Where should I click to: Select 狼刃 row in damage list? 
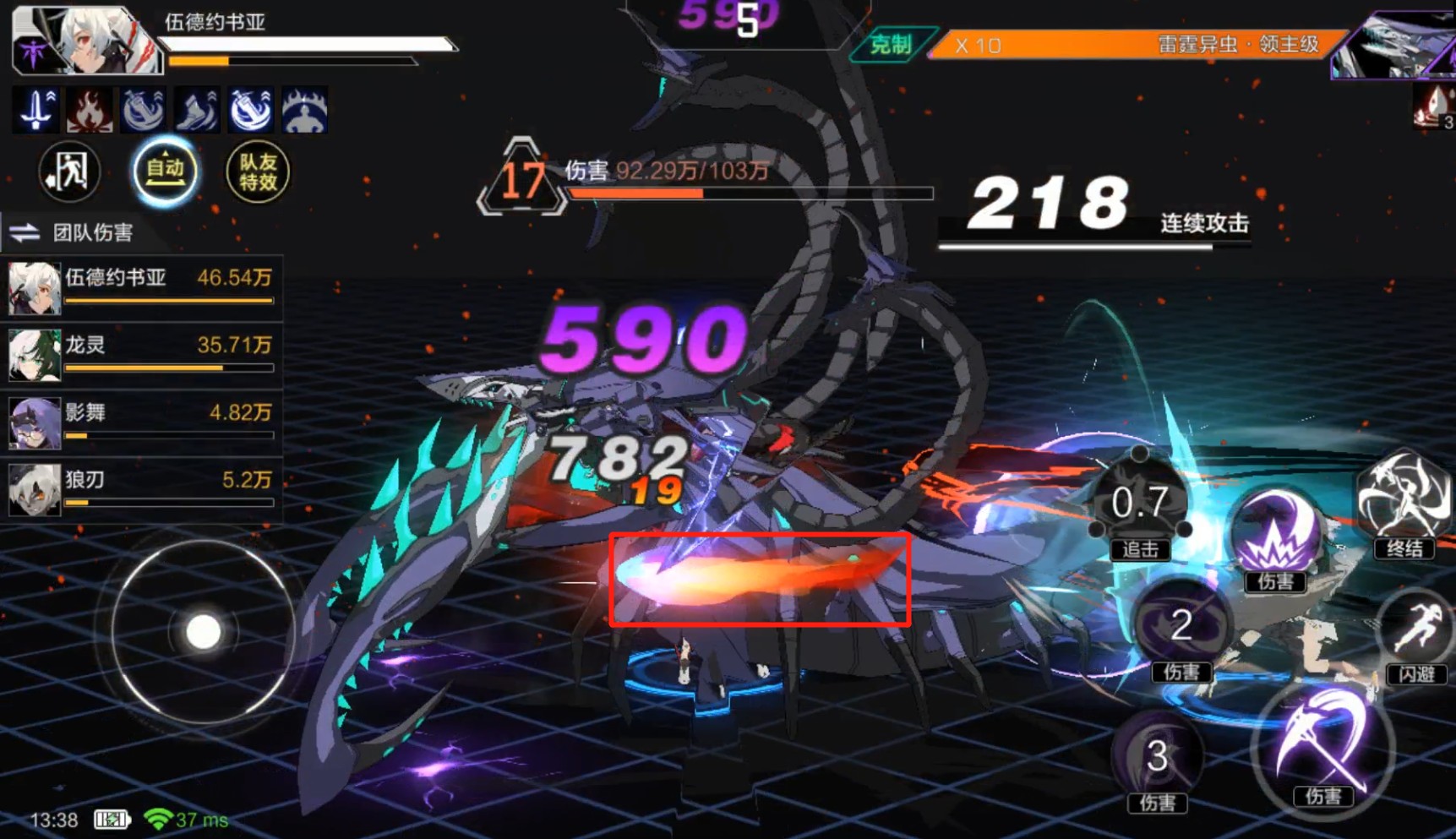click(x=141, y=488)
